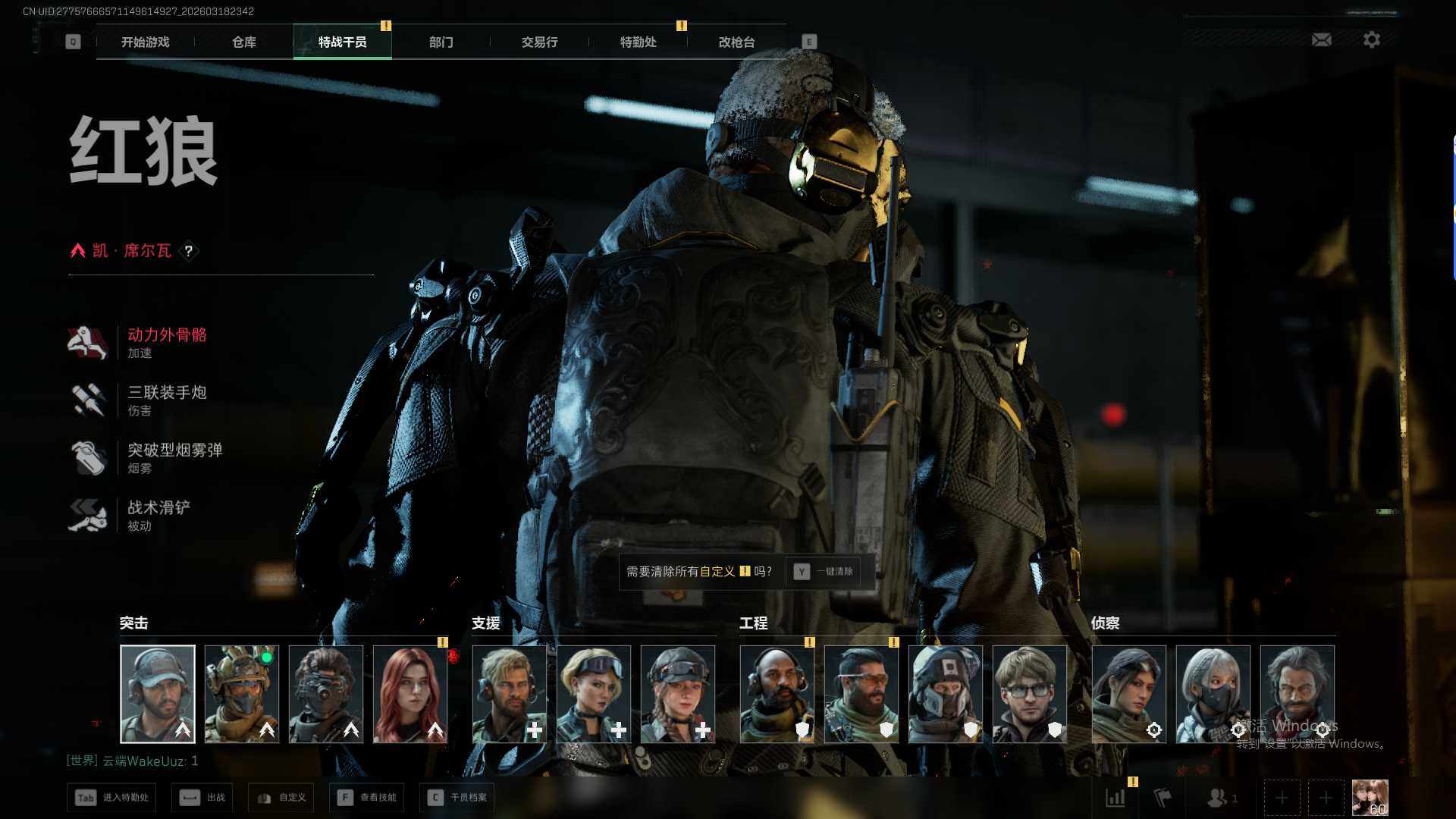Open the mail envelope icon
Viewport: 1456px width, 819px height.
pos(1321,39)
